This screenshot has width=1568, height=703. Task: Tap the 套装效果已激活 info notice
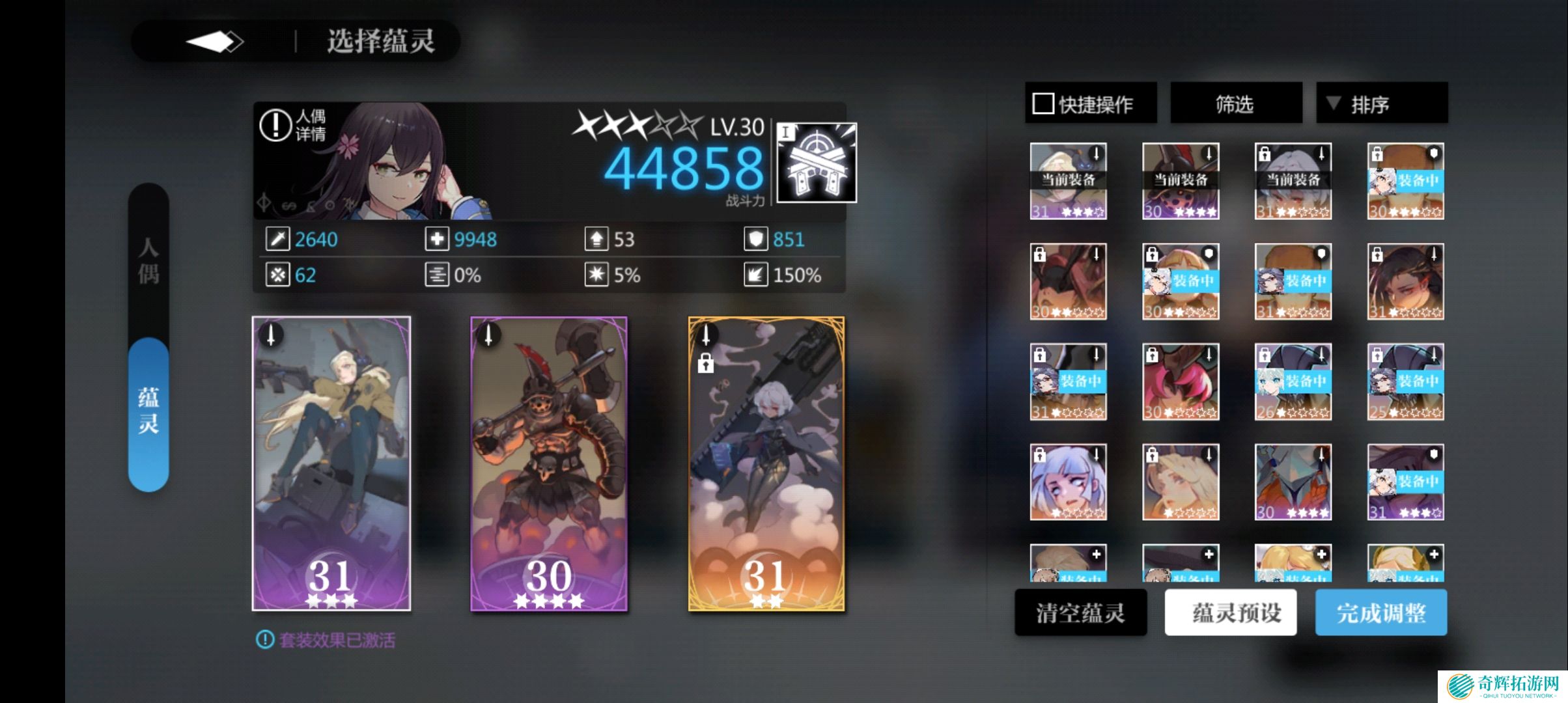326,641
